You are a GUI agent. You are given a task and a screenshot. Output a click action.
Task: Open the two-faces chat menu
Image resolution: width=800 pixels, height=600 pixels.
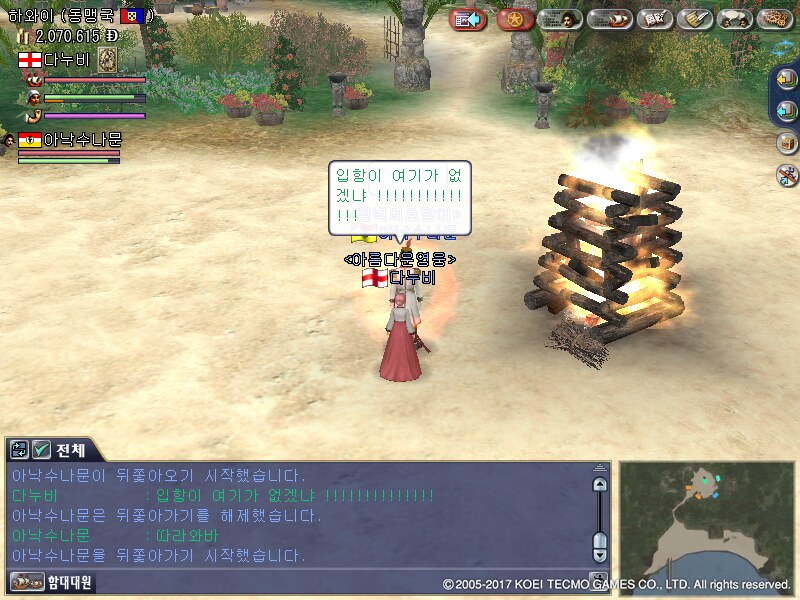click(736, 19)
